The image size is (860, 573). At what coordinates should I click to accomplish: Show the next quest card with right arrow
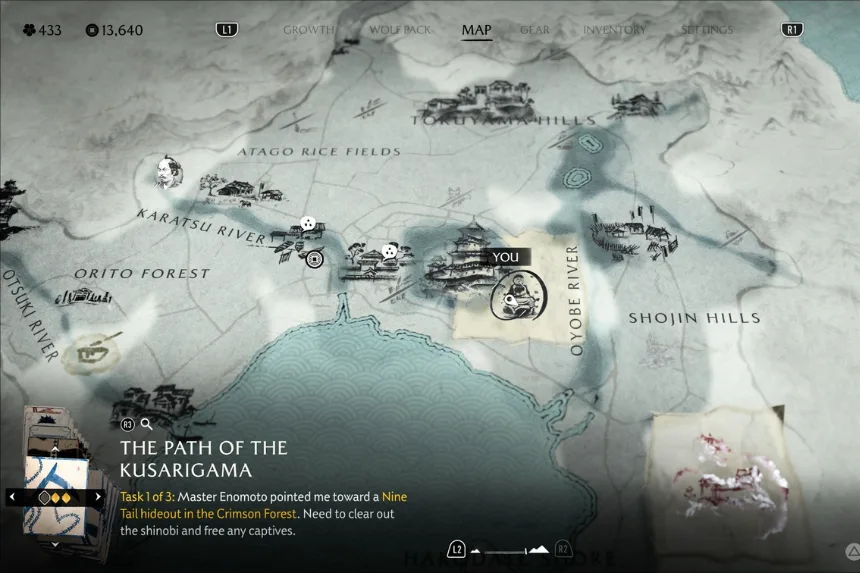pyautogui.click(x=98, y=496)
